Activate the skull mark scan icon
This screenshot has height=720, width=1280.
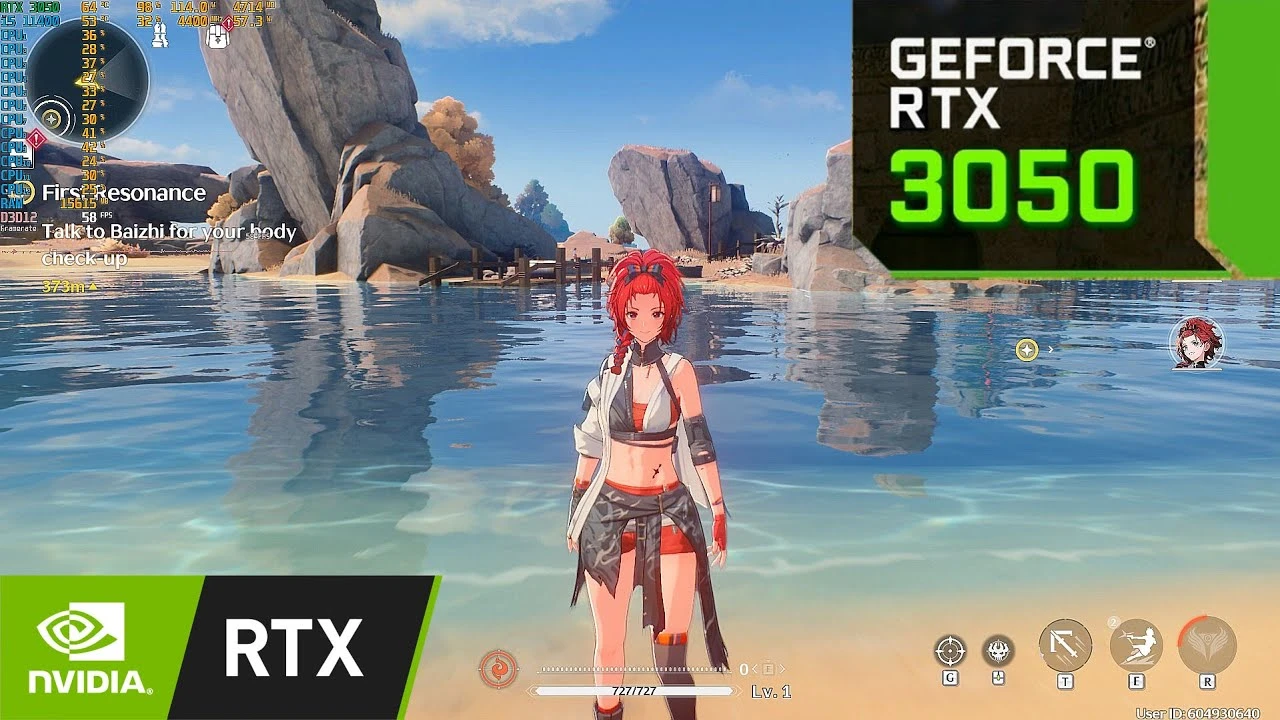(x=997, y=650)
